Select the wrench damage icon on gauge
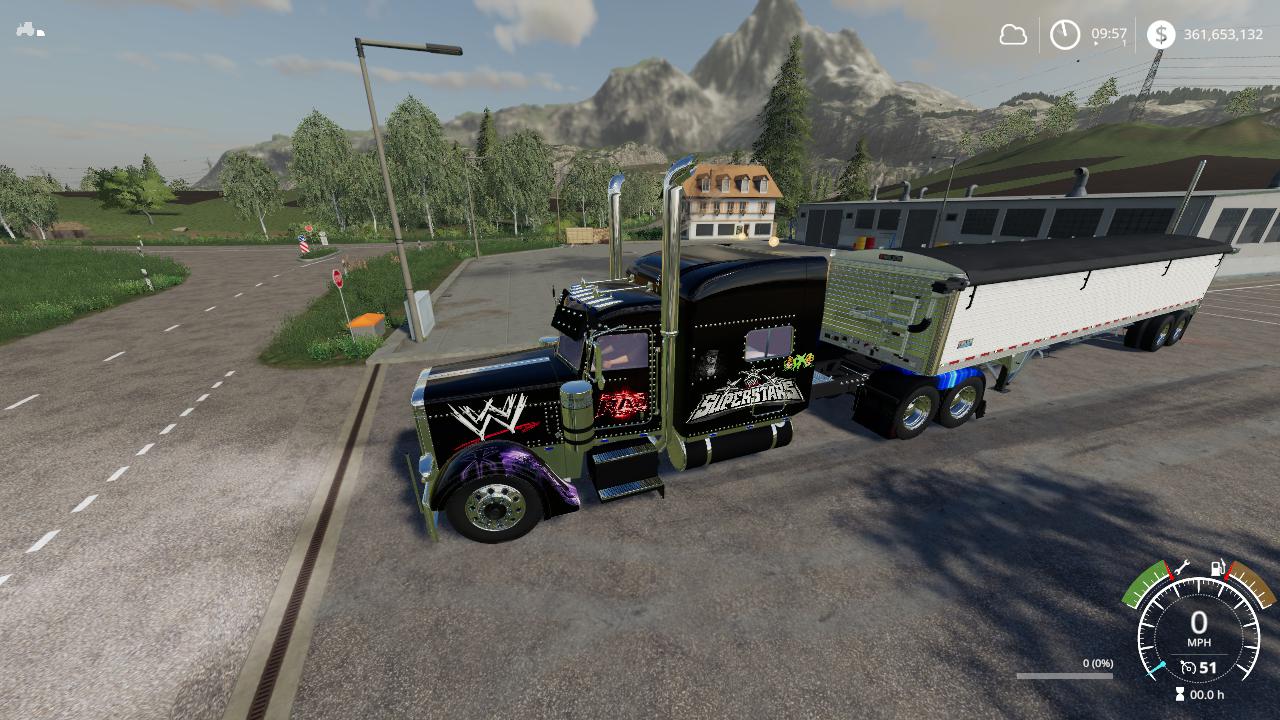1280x720 pixels. pyautogui.click(x=1180, y=567)
